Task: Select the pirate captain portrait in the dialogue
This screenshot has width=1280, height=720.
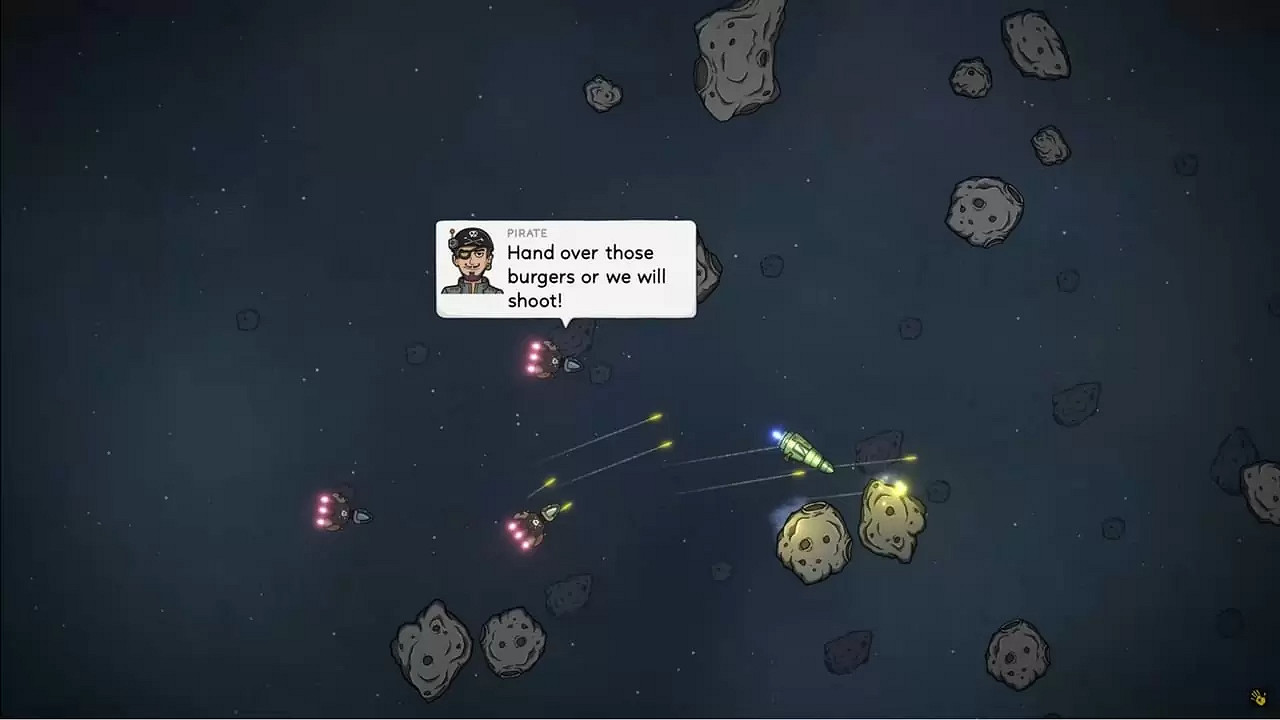Action: coord(471,265)
